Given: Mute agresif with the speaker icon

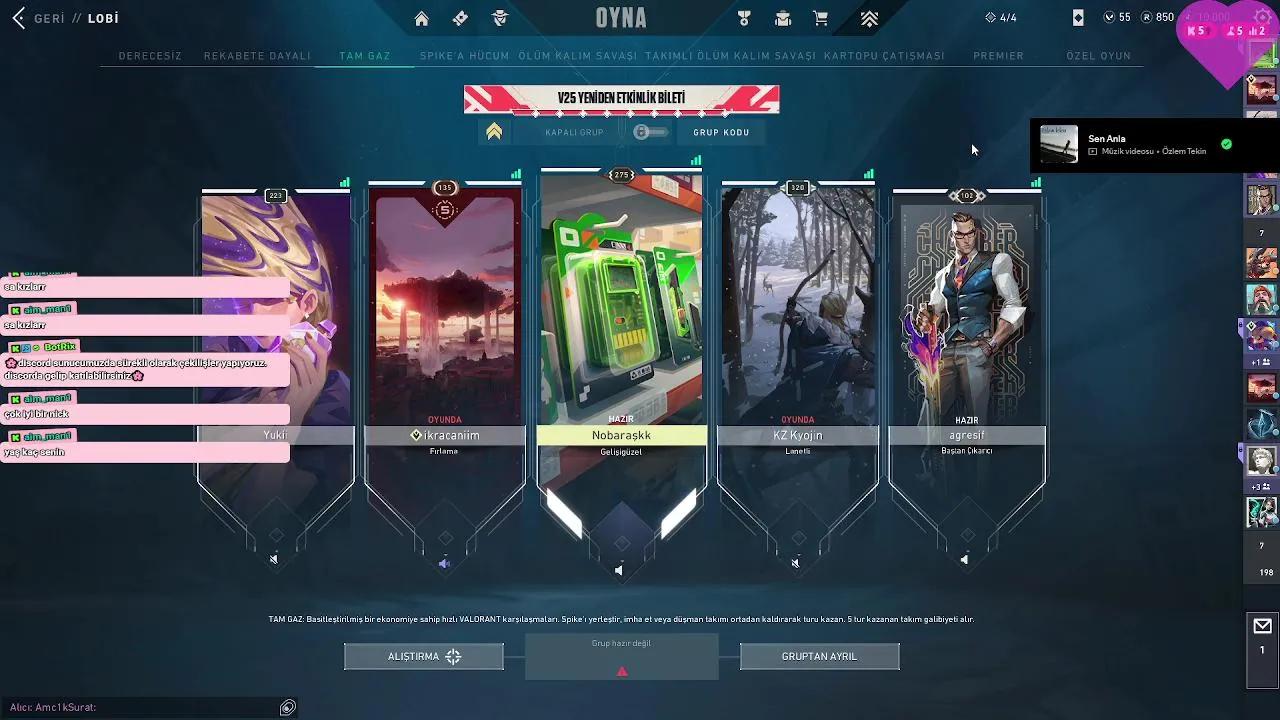Looking at the screenshot, I should (x=964, y=560).
